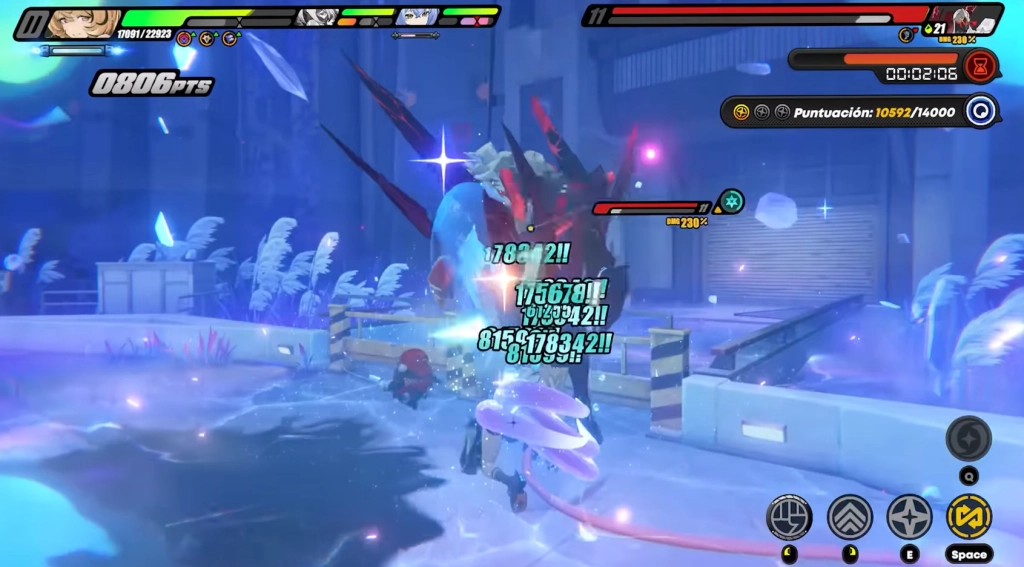Tap the yellow character swap button
Image resolution: width=1024 pixels, height=567 pixels.
click(x=968, y=517)
